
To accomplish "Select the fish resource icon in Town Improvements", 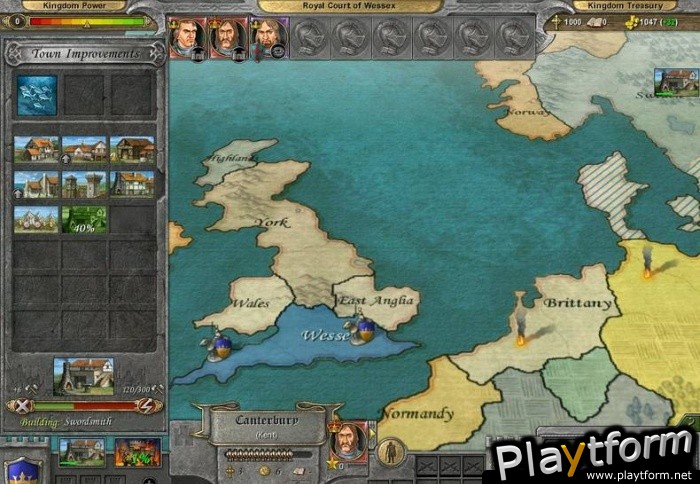I will point(37,95).
